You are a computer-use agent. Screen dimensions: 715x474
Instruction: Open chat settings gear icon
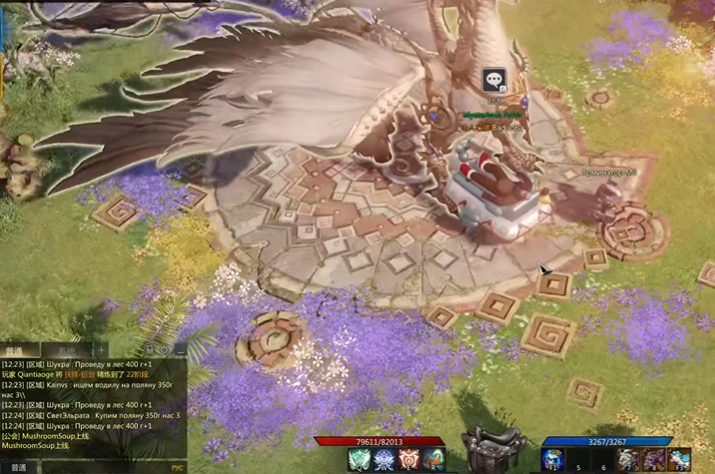pos(166,352)
